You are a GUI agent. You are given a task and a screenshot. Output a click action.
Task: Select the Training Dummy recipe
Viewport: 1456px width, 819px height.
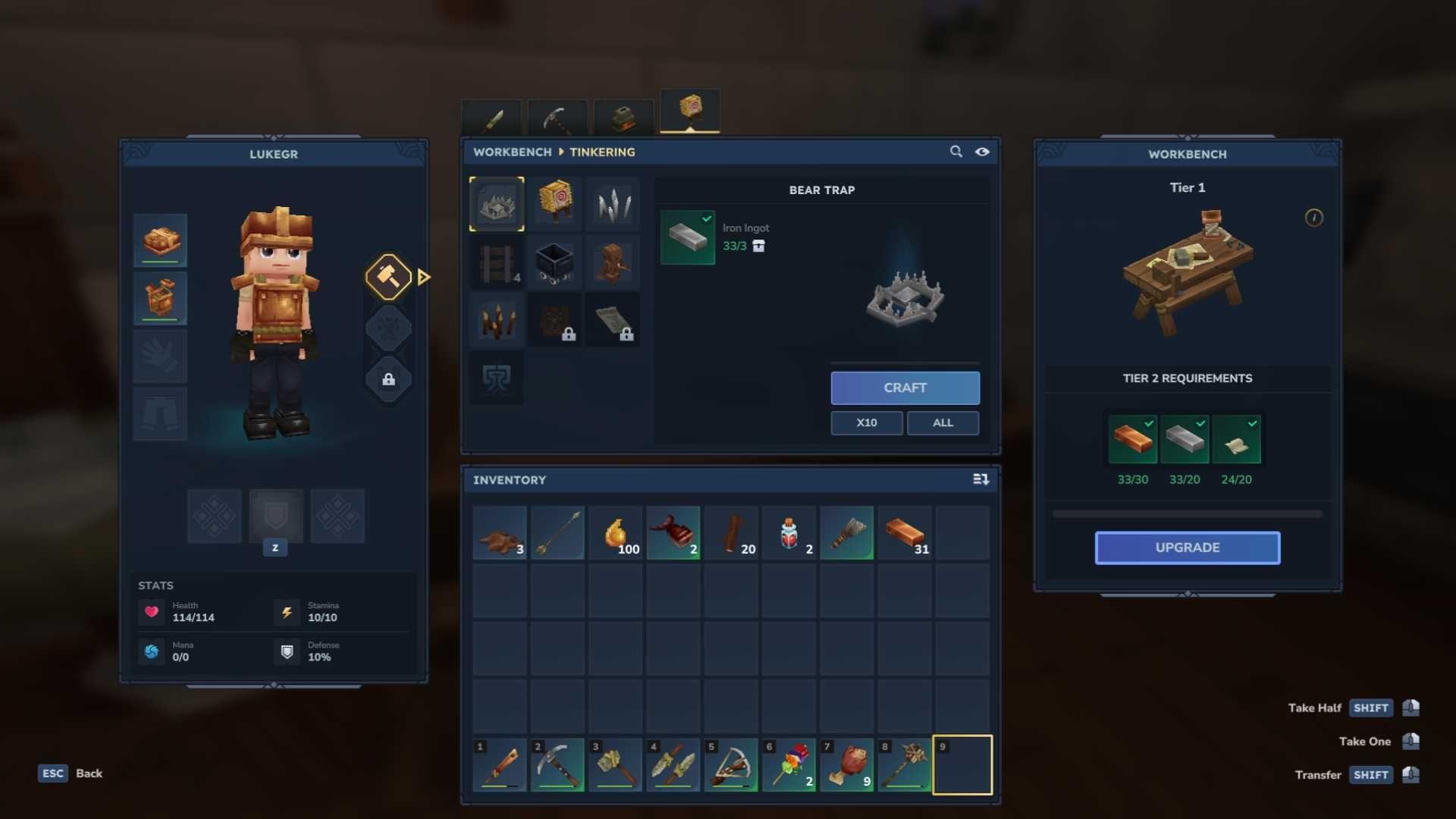tap(554, 203)
